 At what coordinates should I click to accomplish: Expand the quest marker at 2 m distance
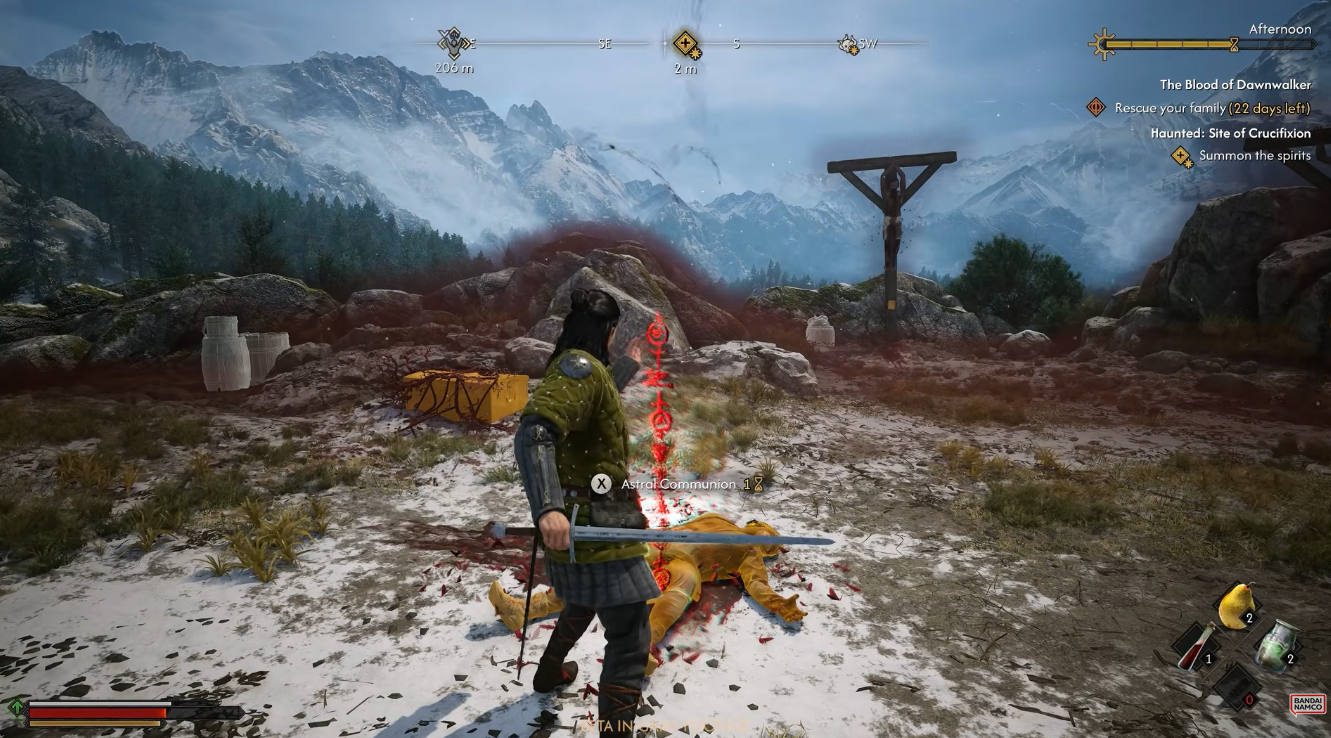point(685,45)
